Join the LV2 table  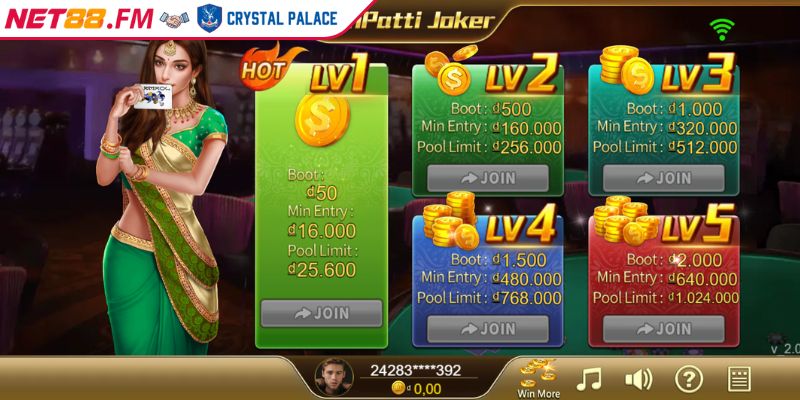[488, 178]
